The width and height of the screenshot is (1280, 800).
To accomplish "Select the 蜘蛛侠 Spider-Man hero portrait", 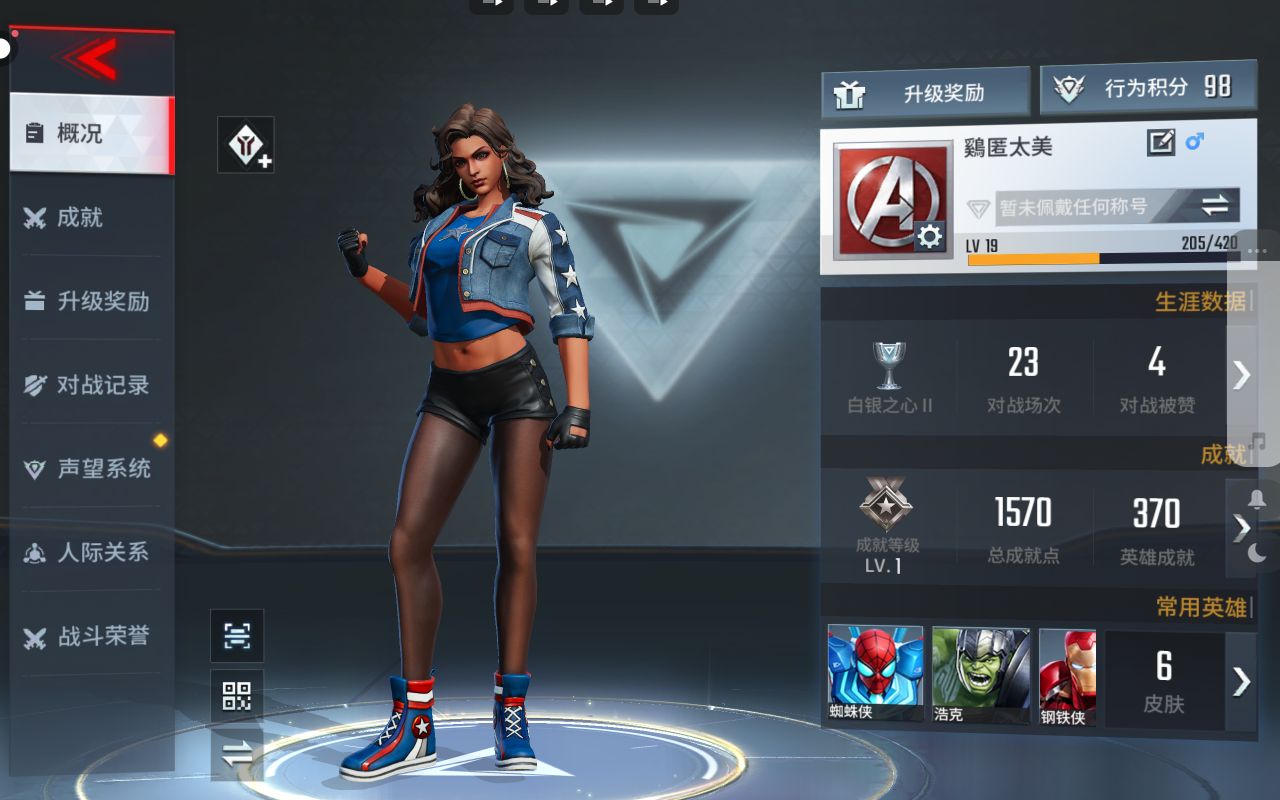I will click(x=875, y=673).
